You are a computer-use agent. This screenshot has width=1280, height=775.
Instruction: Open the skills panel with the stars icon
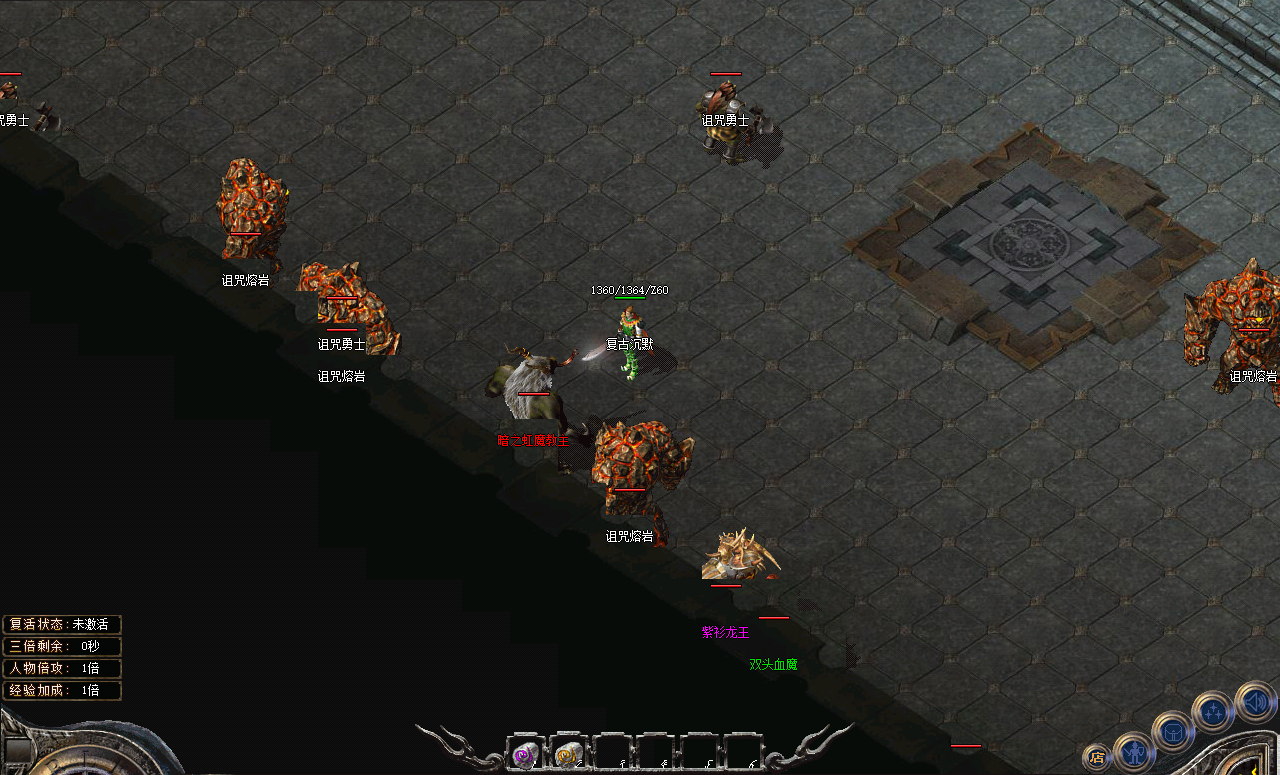pos(1213,712)
